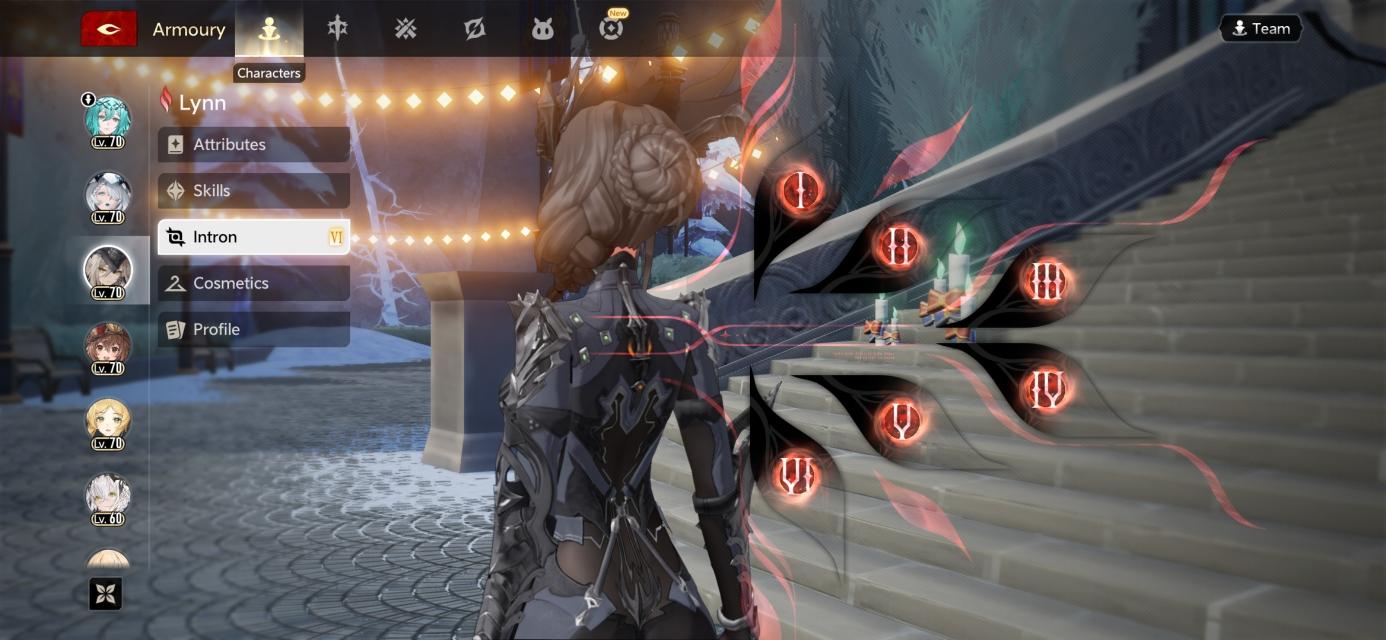
Task: Click the red eye back button
Action: [108, 29]
